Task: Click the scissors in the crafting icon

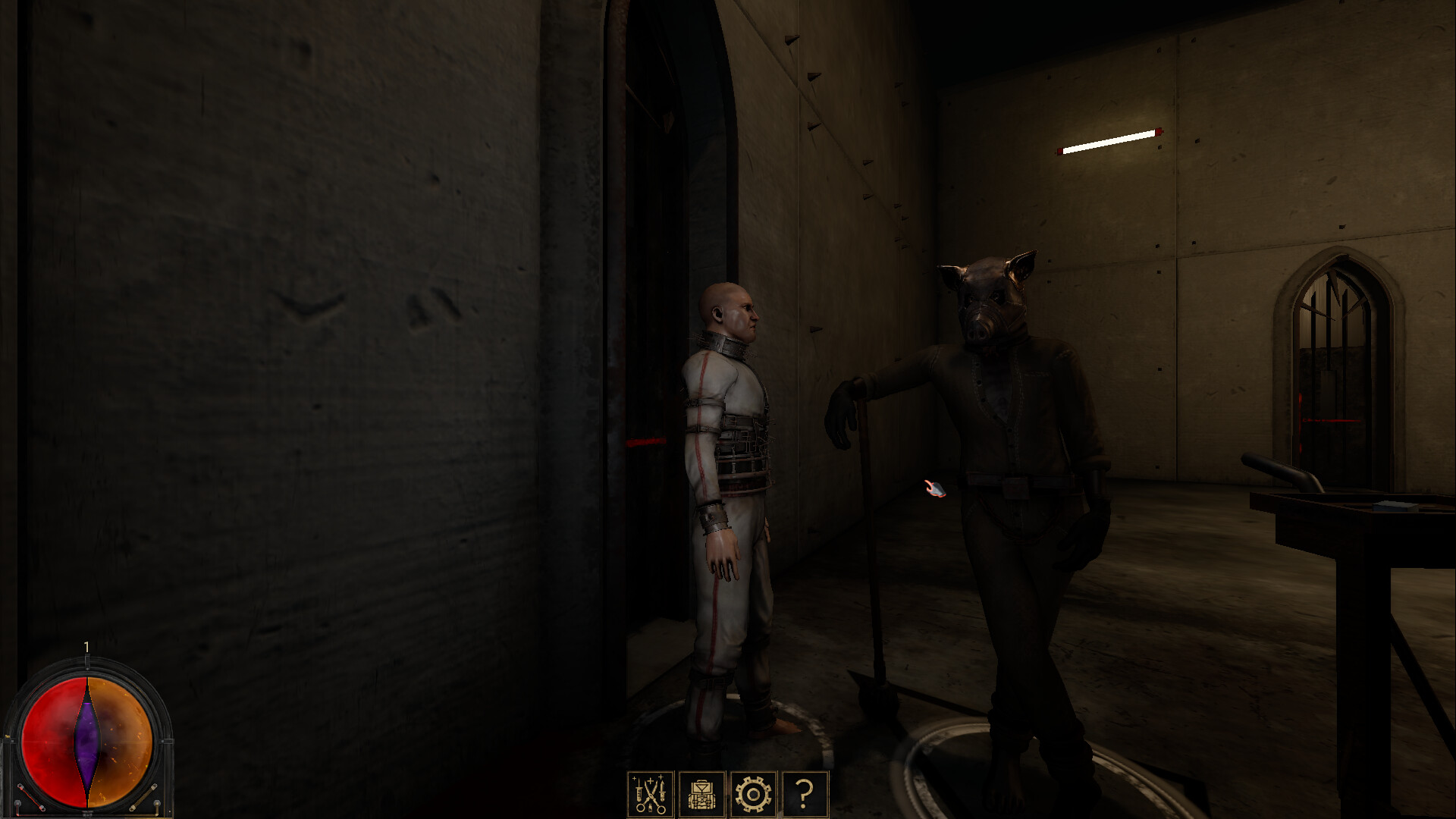Action: (652, 795)
